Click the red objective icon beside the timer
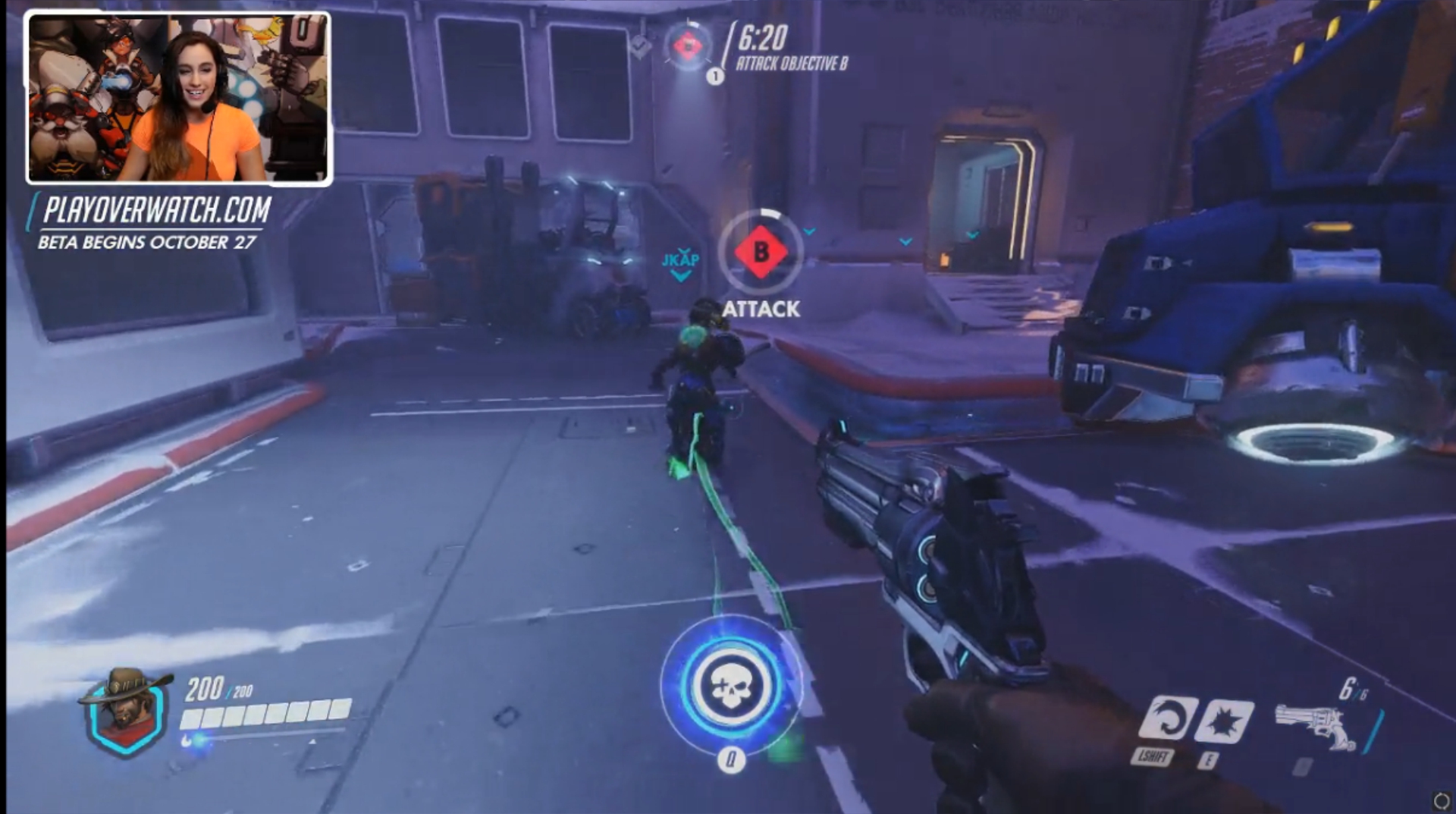Viewport: 1456px width, 814px height. pos(688,47)
